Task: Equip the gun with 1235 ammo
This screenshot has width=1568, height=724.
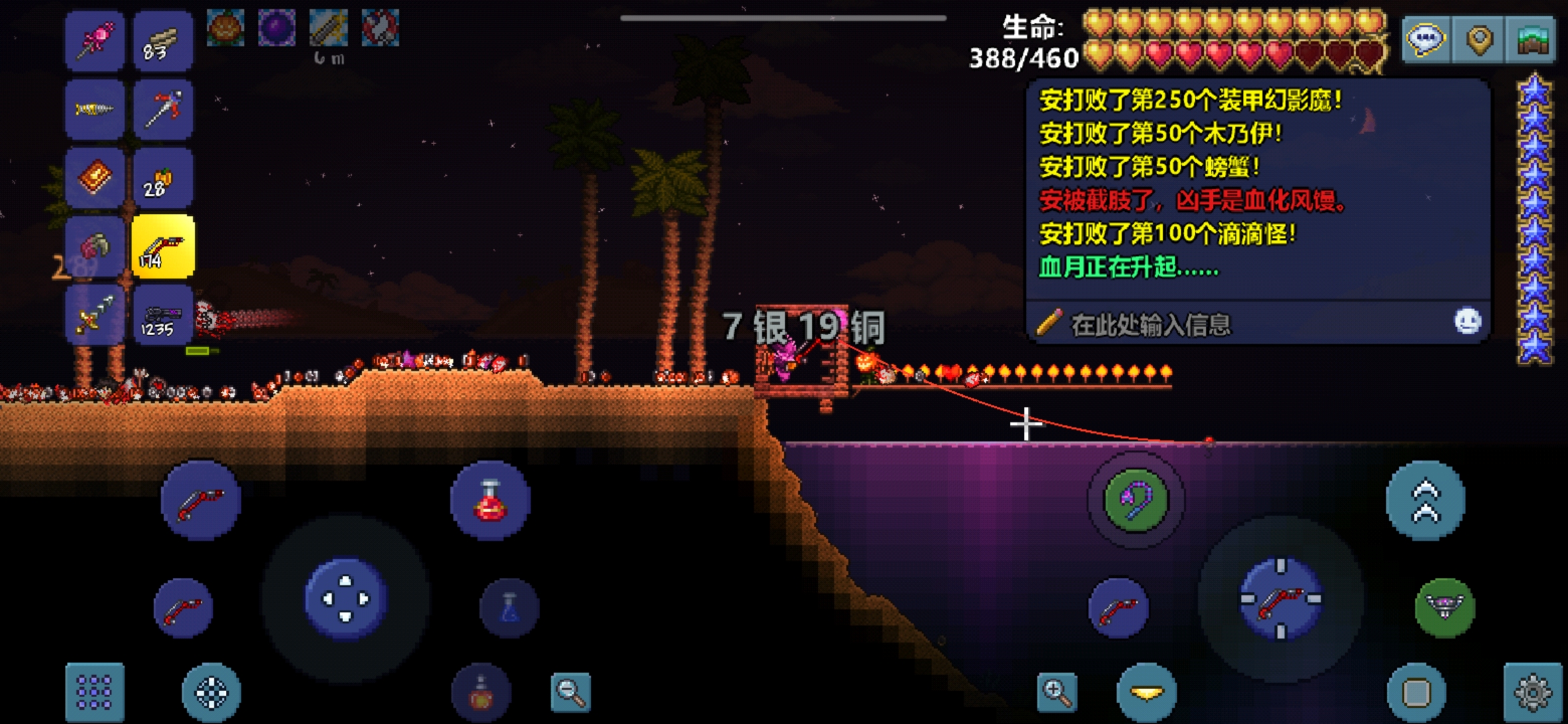Action: tap(163, 315)
